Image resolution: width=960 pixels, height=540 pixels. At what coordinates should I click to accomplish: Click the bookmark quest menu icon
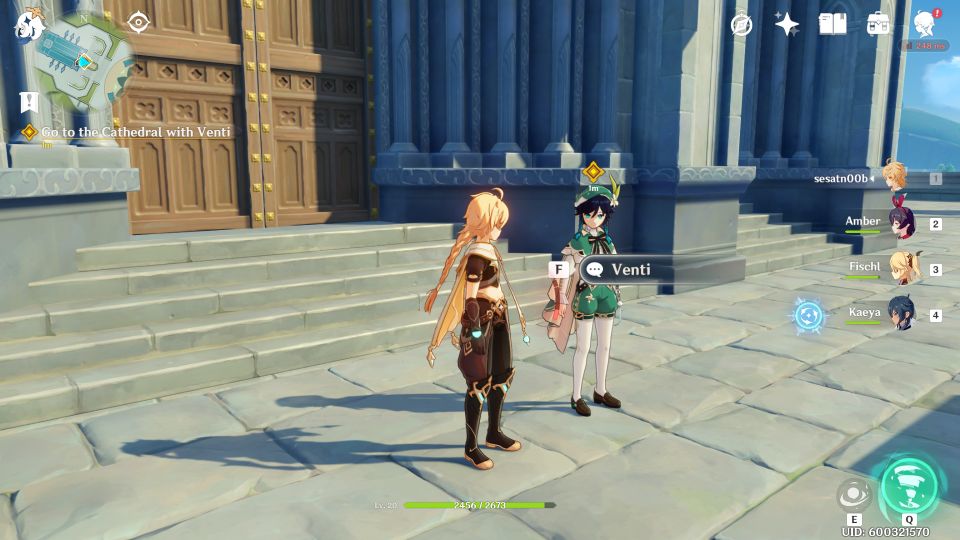28,101
